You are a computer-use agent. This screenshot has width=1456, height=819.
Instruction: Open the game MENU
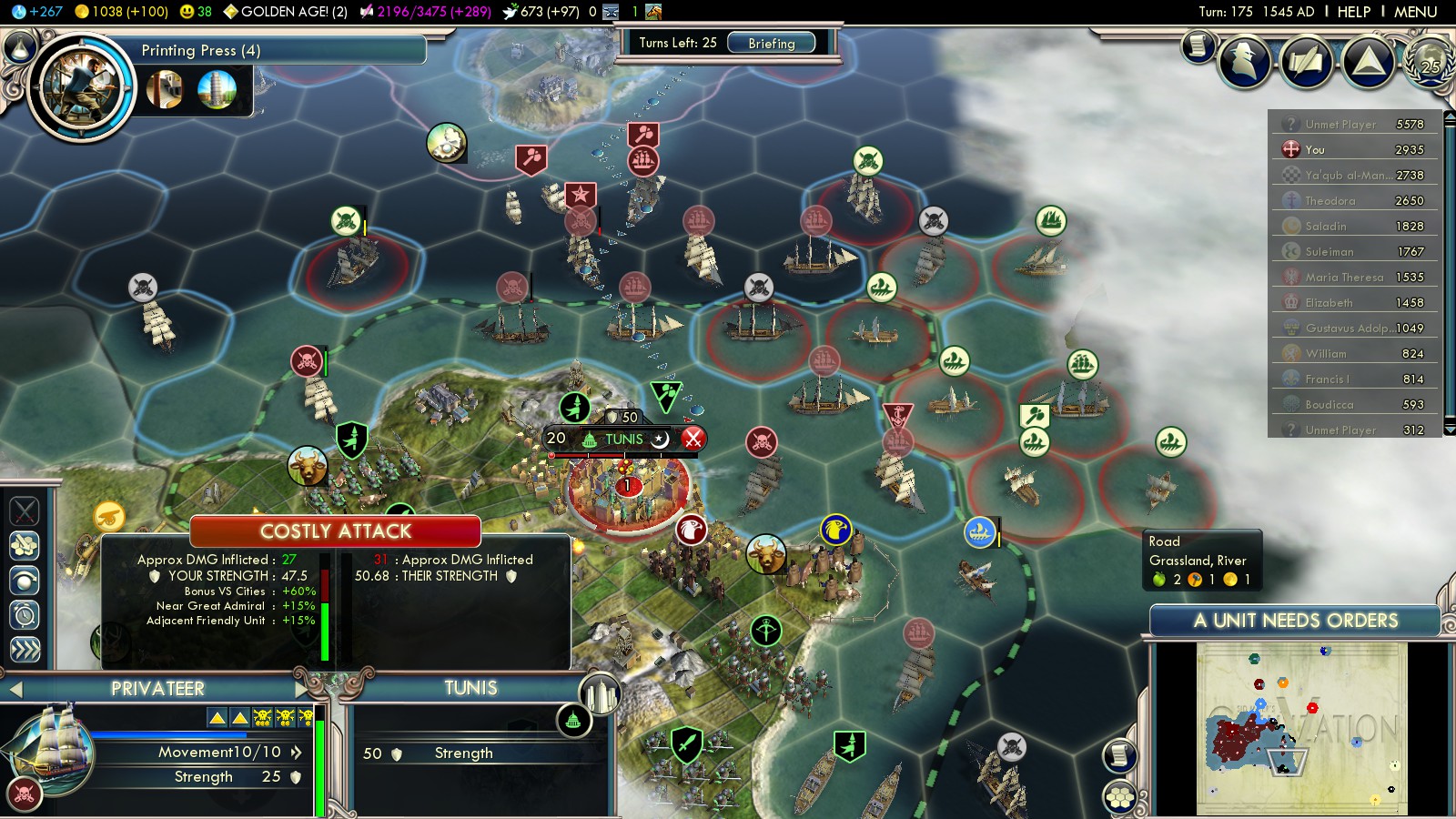[x=1415, y=12]
